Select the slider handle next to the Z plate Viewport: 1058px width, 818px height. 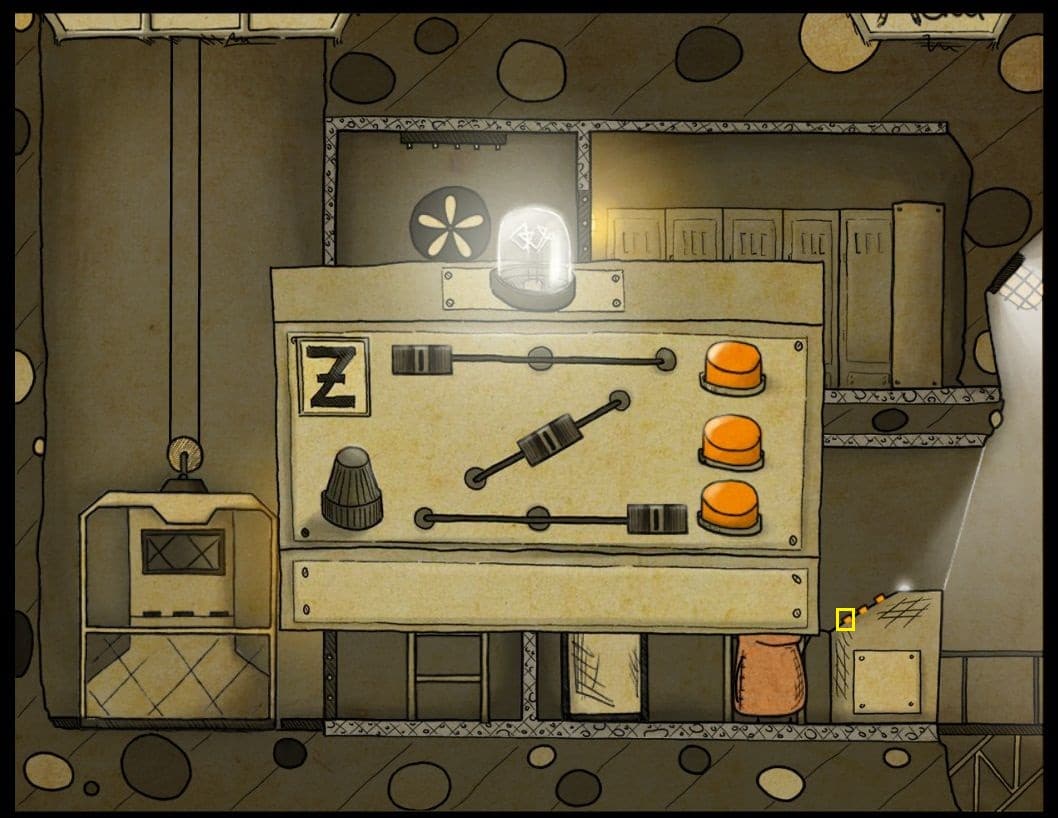tap(423, 359)
